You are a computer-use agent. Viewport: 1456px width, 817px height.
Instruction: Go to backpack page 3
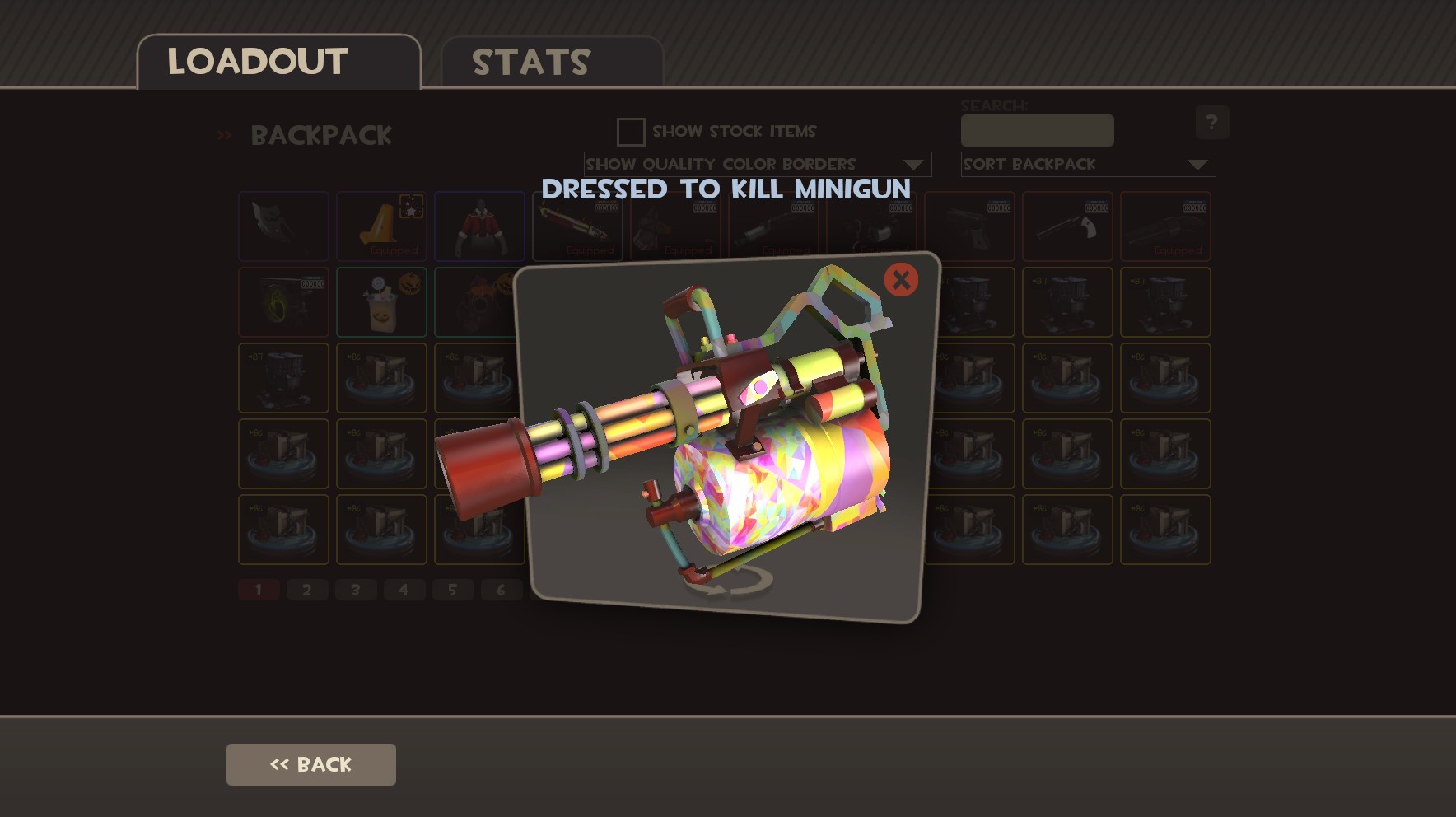pyautogui.click(x=356, y=590)
